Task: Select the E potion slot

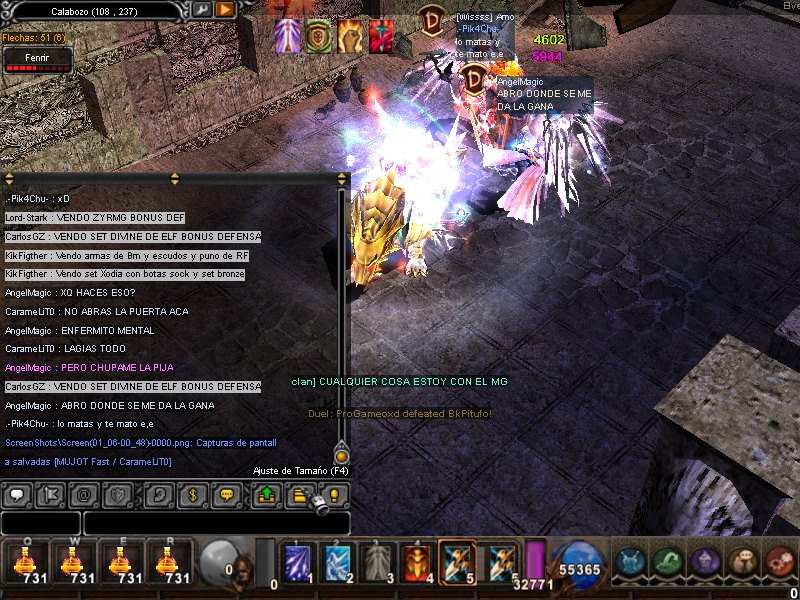Action: 121,562
